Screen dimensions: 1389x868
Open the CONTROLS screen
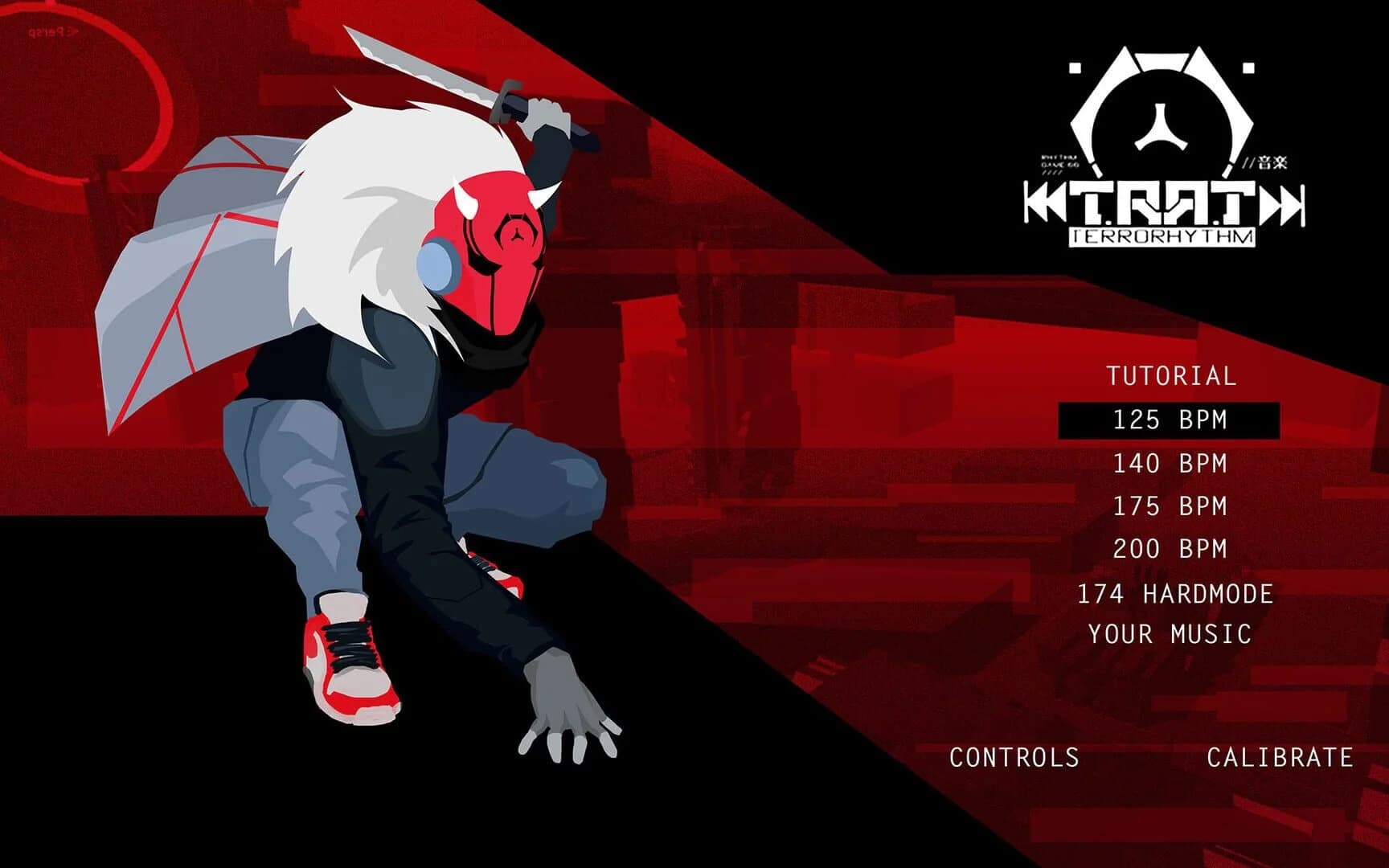[1014, 757]
